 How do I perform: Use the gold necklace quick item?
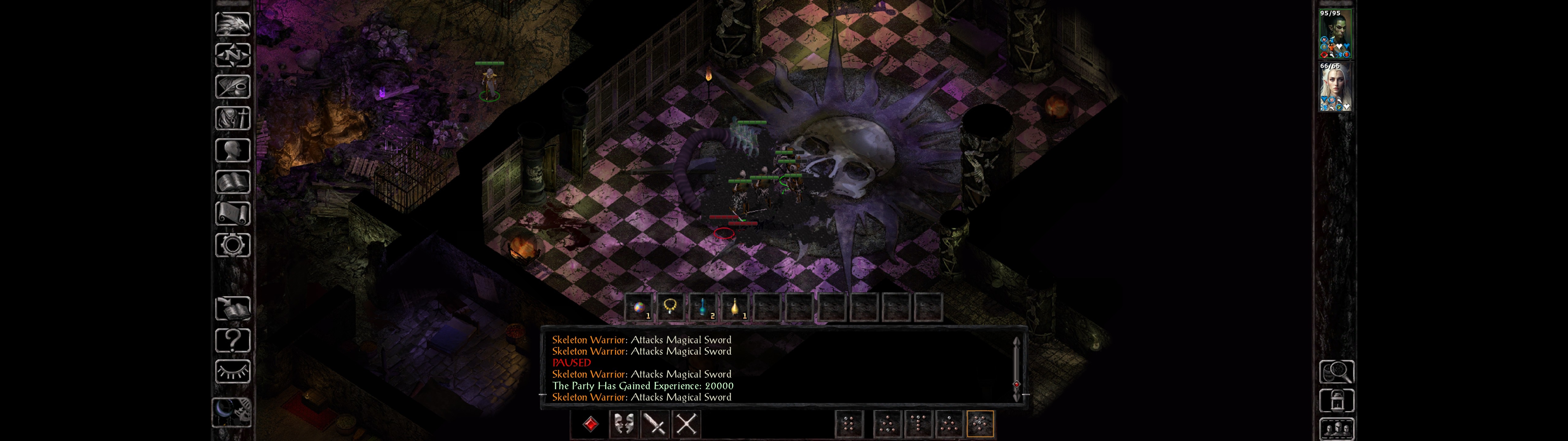click(670, 306)
